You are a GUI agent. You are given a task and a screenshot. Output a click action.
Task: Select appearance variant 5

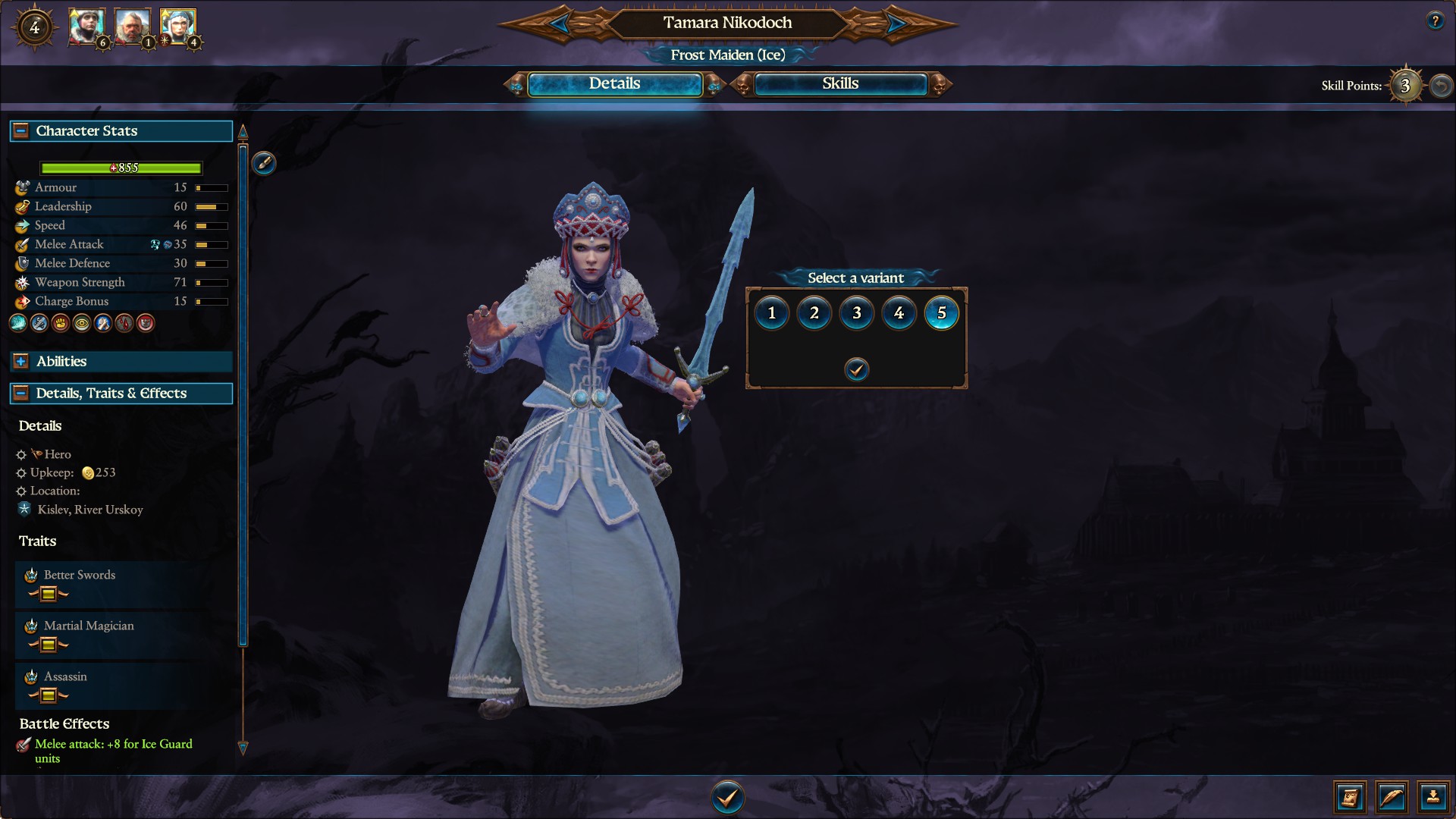[942, 313]
